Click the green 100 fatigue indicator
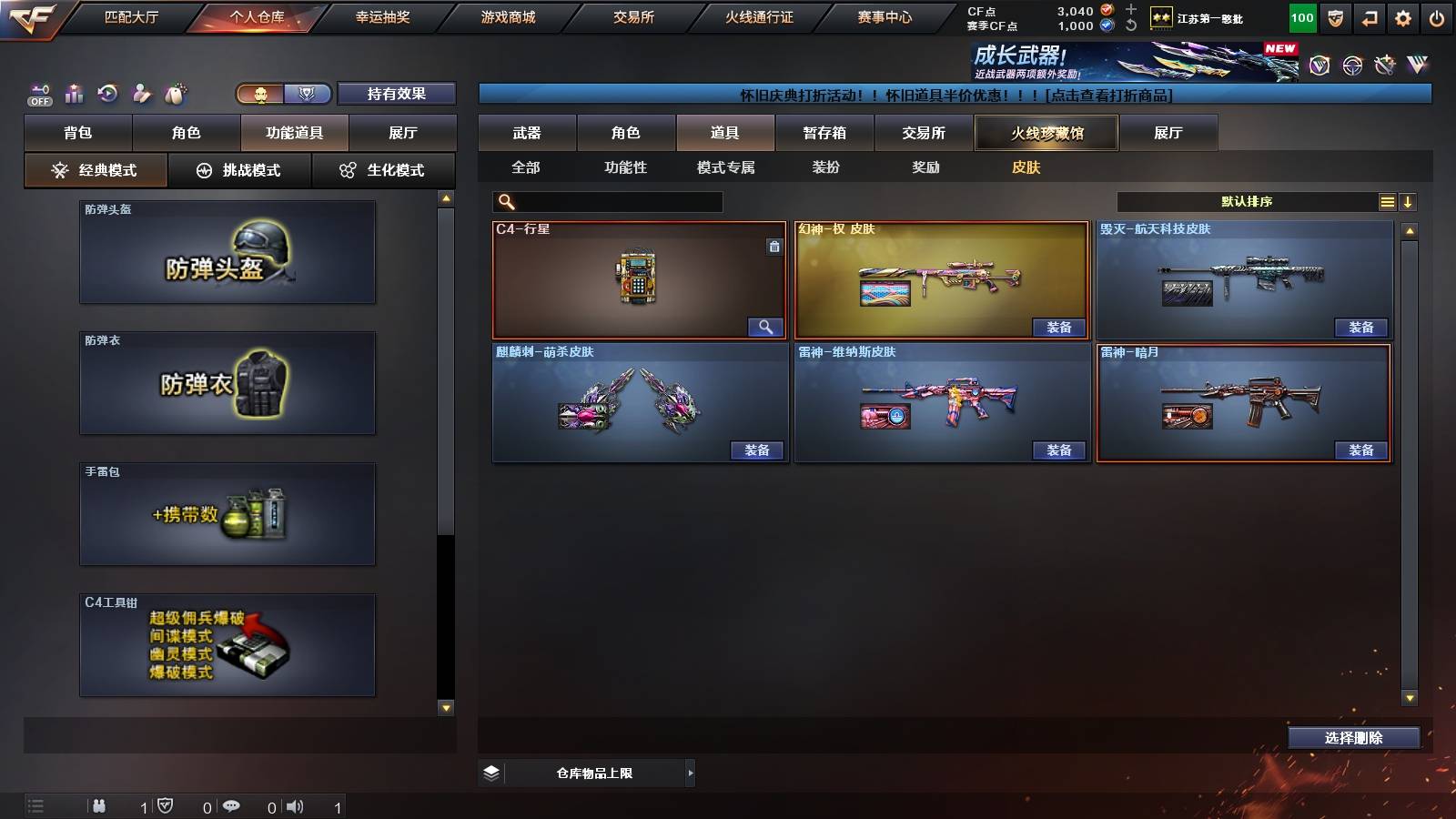 [1302, 17]
